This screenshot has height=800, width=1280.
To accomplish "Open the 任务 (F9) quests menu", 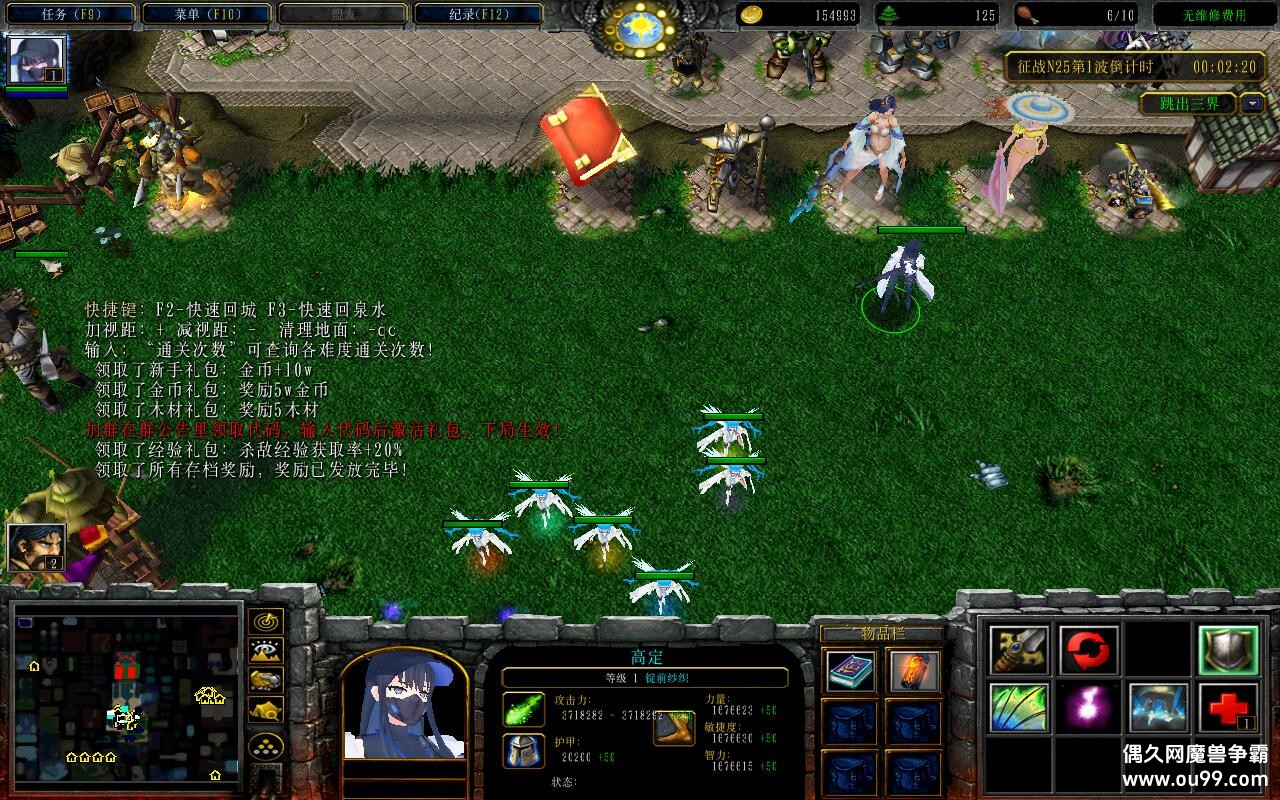I will [71, 14].
